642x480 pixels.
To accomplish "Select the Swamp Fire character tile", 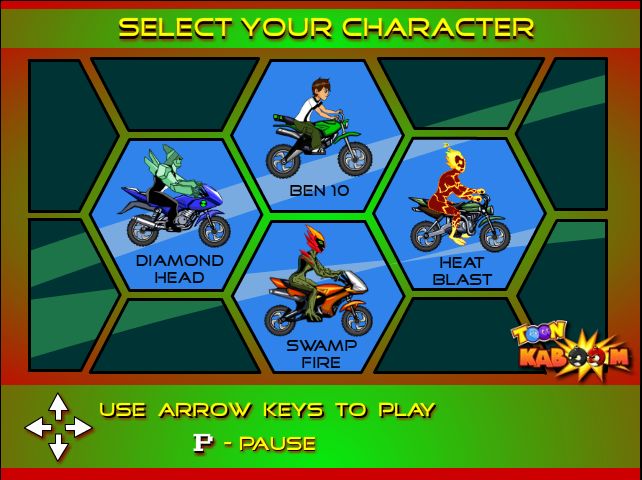I will point(318,296).
